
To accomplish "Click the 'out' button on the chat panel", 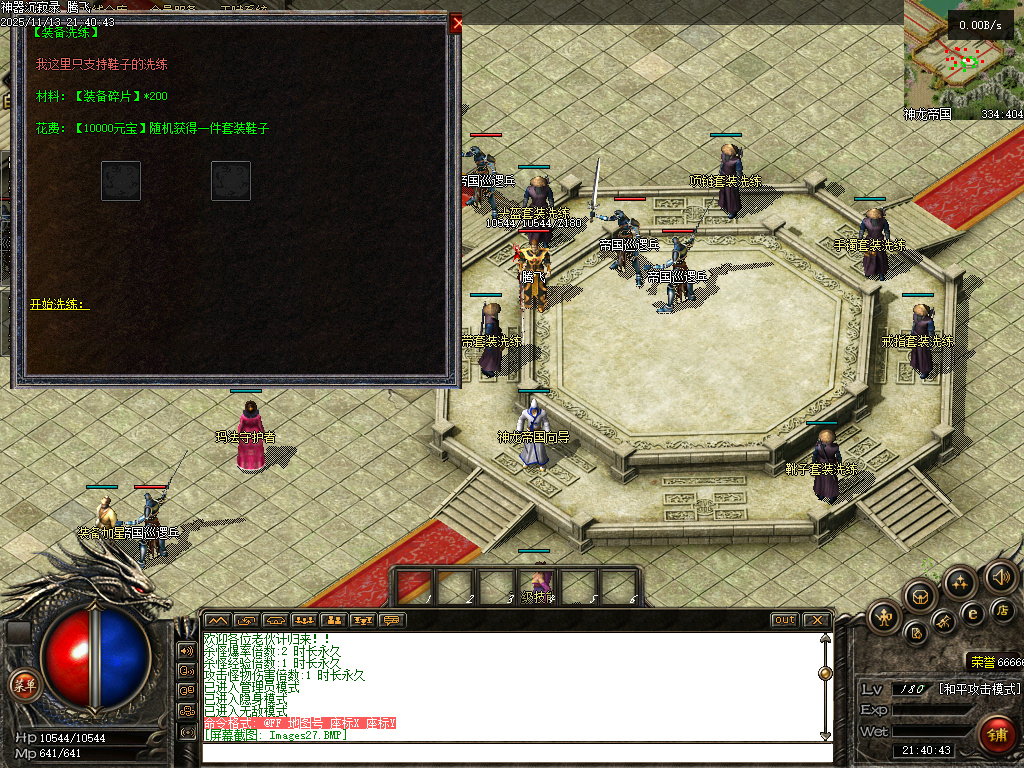I will (x=785, y=620).
